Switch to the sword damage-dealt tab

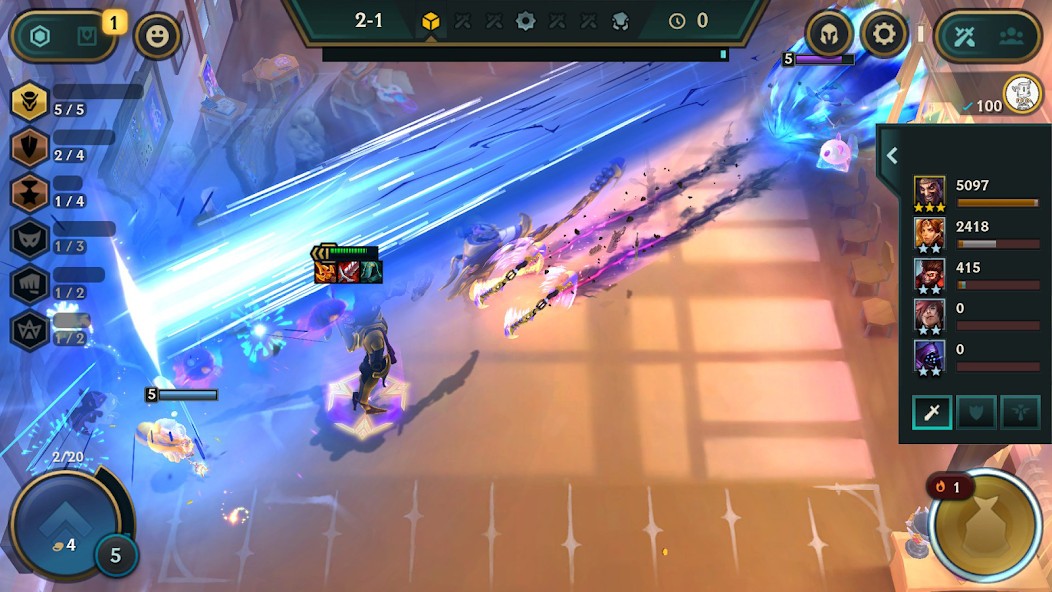[x=931, y=413]
